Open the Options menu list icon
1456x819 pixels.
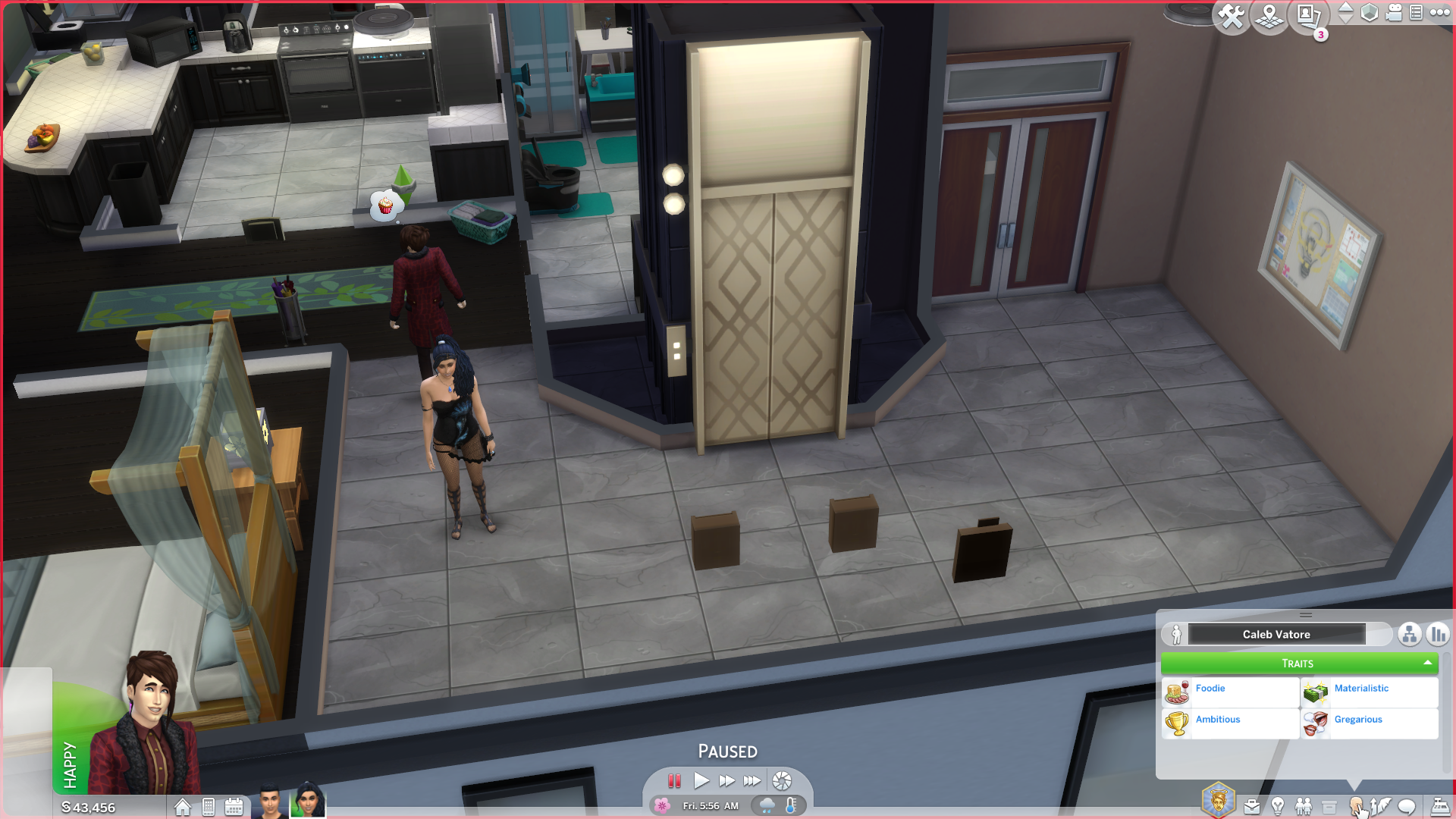coord(1416,13)
